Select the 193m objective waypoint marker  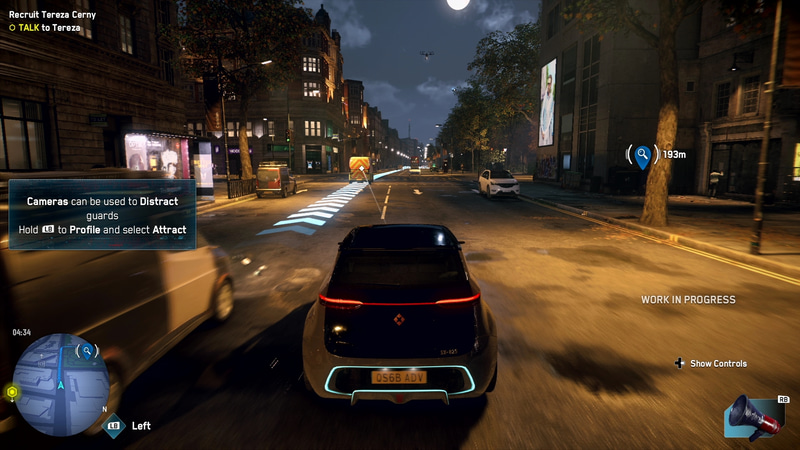pos(643,156)
